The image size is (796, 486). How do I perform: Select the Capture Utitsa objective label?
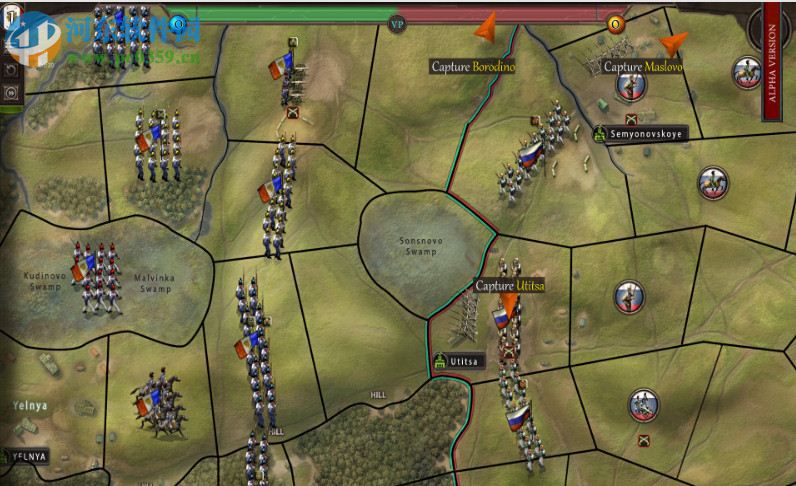510,286
